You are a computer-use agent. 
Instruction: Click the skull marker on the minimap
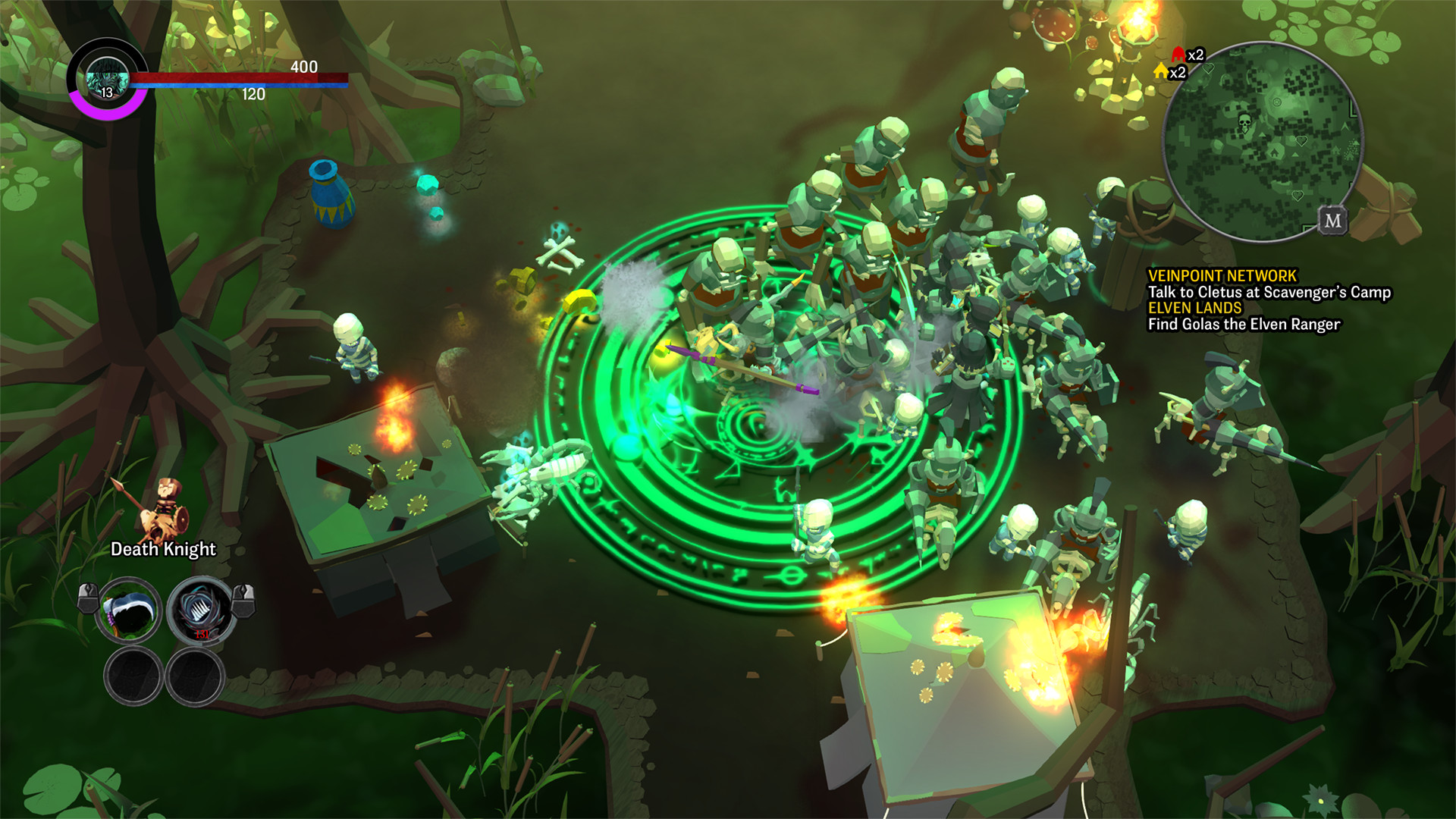[1244, 121]
